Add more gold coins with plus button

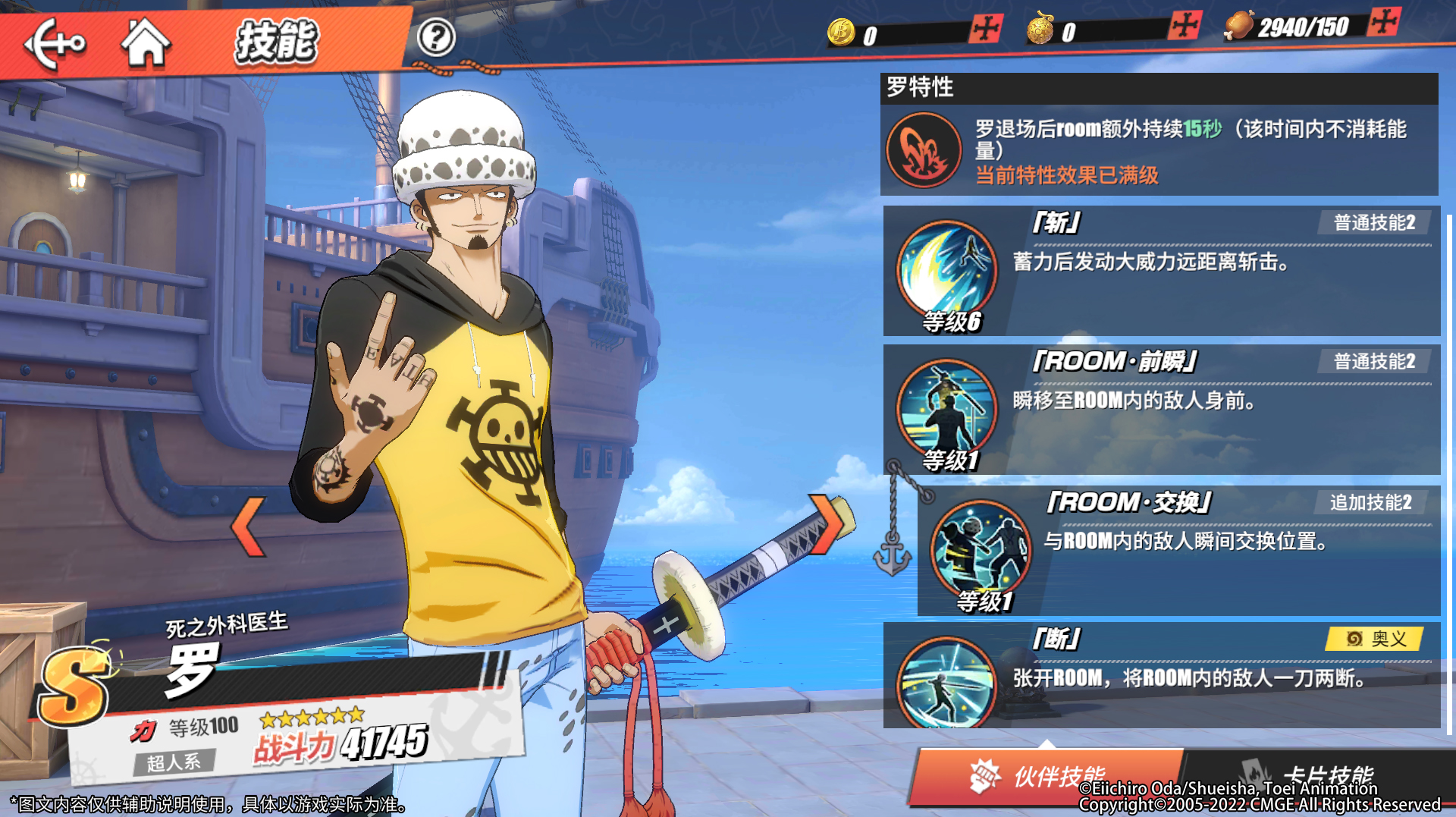coord(985,29)
